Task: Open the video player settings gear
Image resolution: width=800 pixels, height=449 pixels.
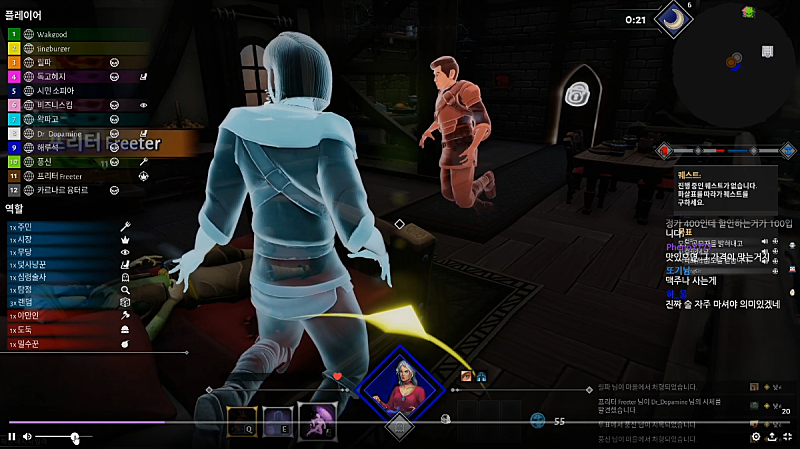Action: coord(756,437)
